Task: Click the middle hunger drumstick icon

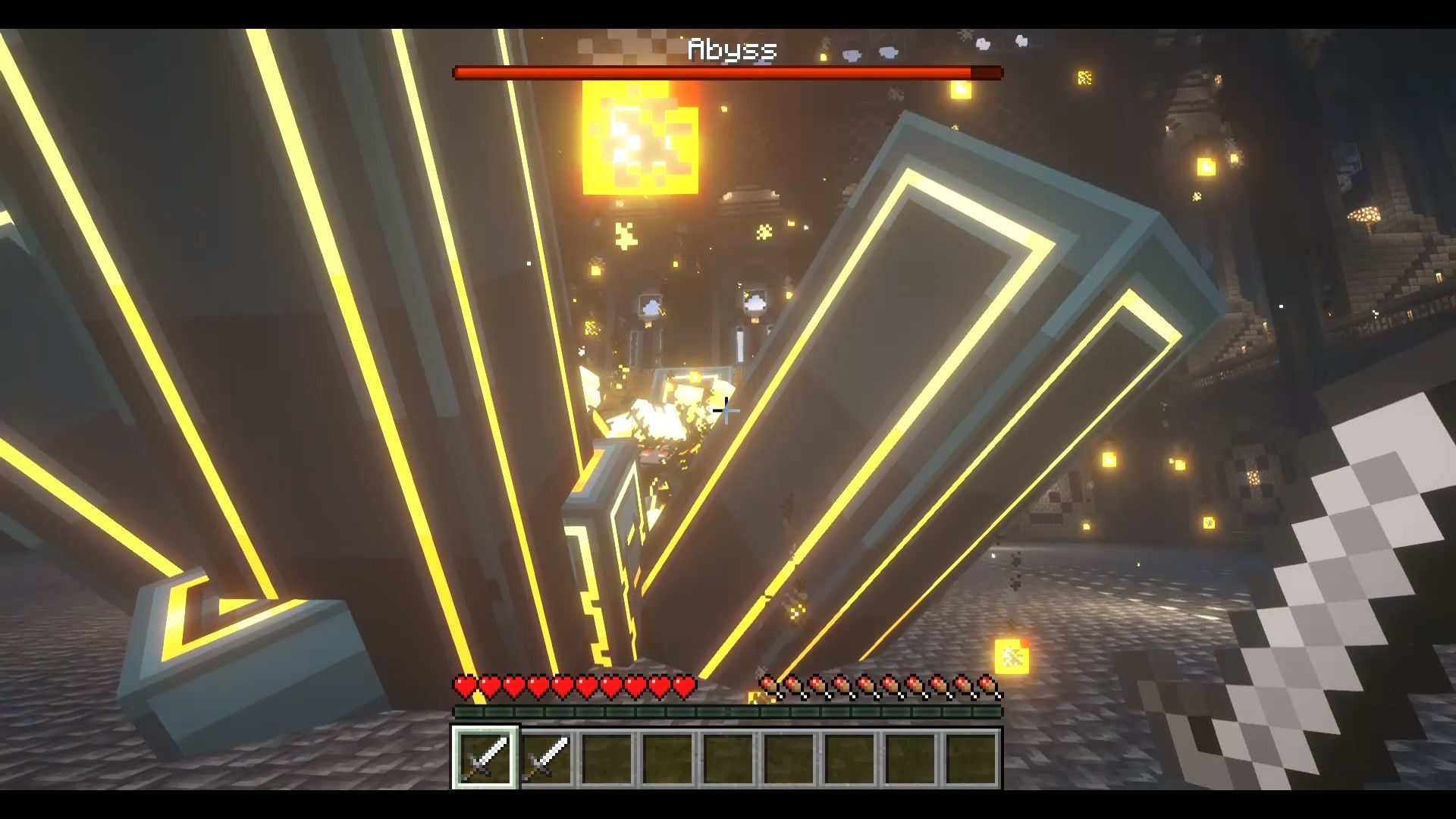Action: click(x=880, y=685)
